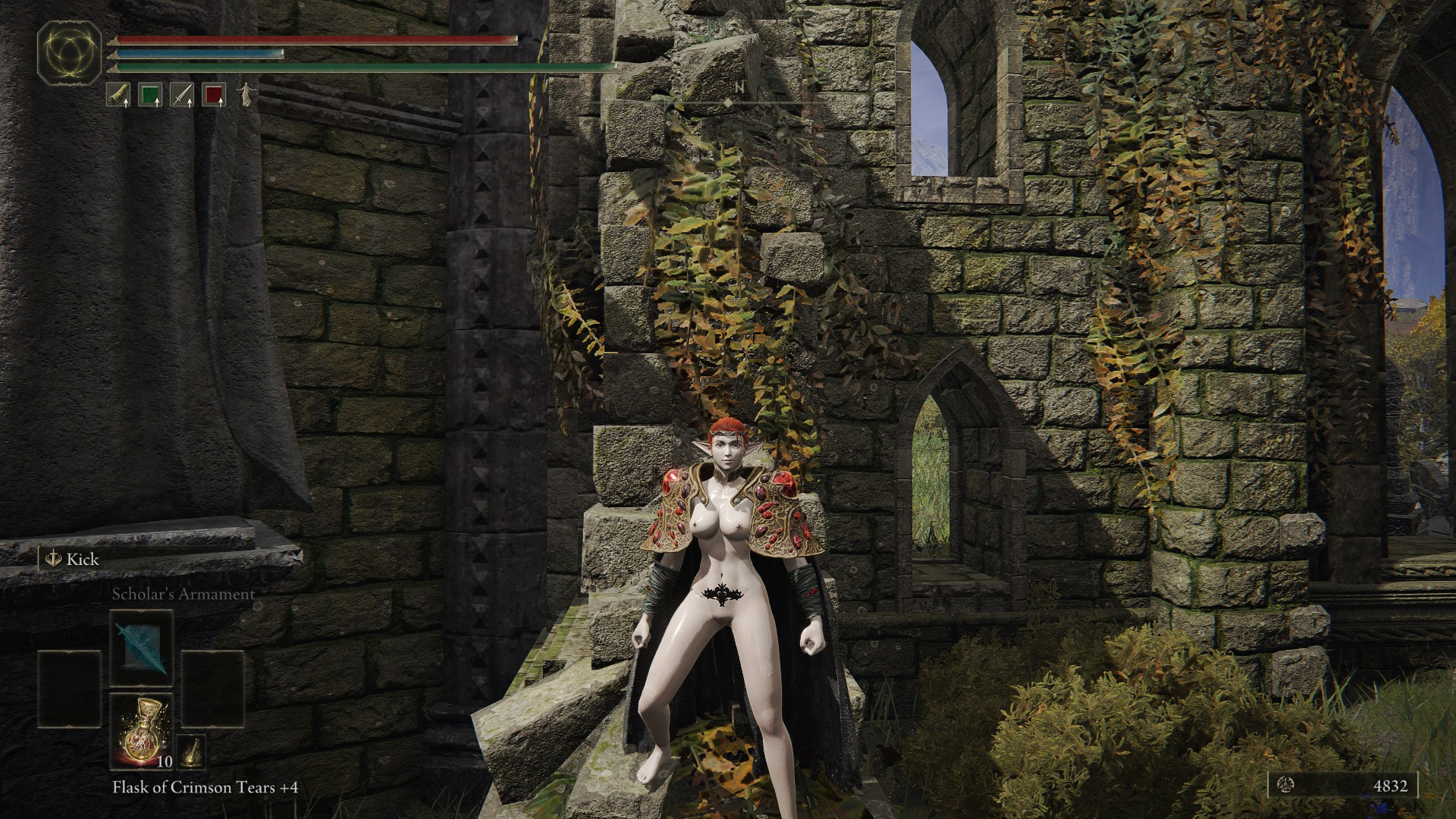Viewport: 1456px width, 819px height.
Task: Inspect the scroll buff status icon
Action: 118,95
